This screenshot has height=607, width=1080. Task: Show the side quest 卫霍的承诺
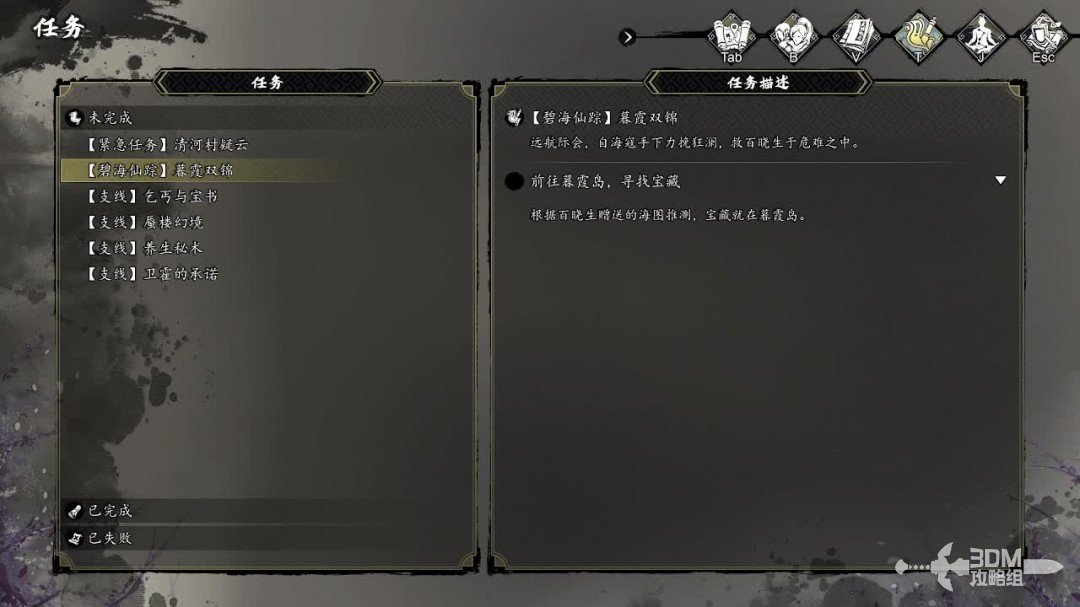pos(152,273)
